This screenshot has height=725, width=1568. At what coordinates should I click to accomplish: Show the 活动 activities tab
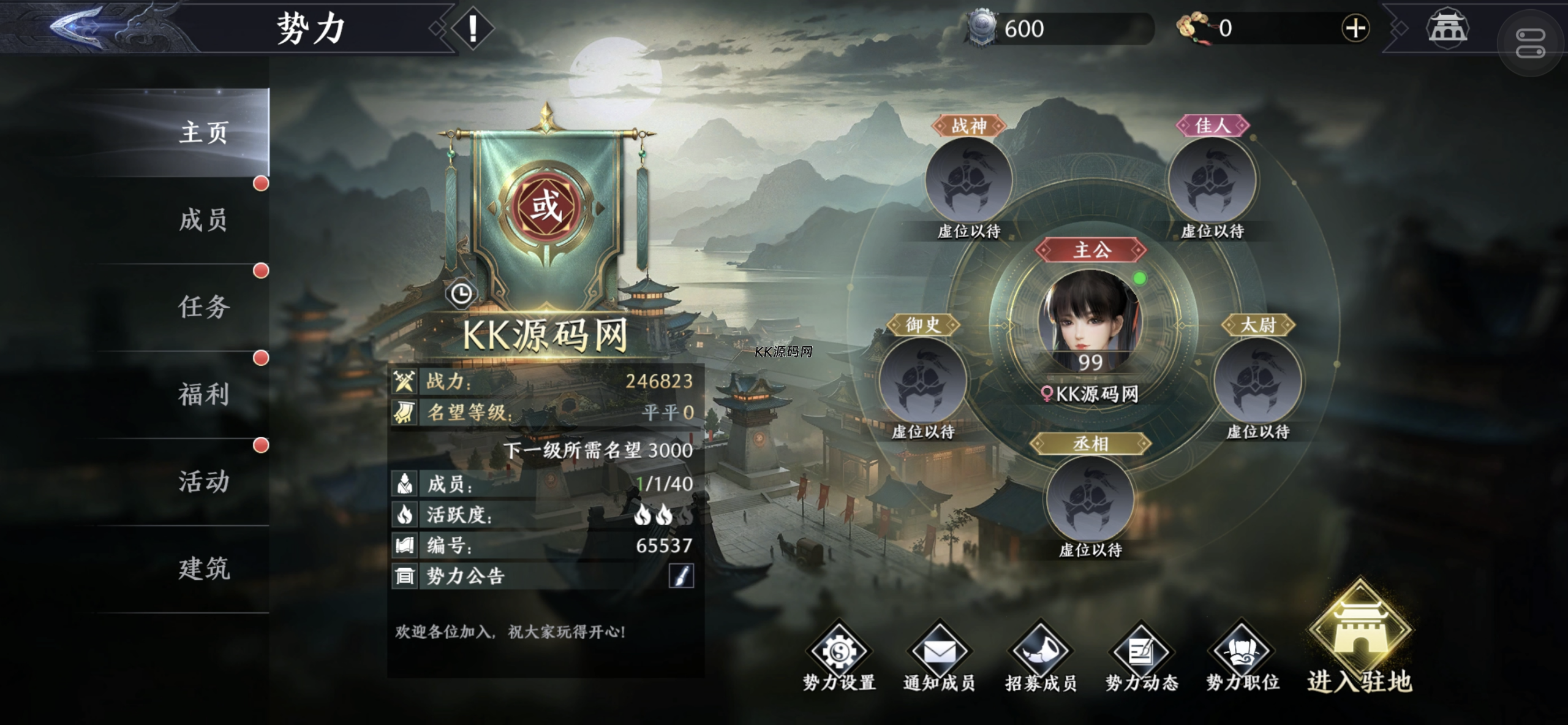[x=203, y=482]
